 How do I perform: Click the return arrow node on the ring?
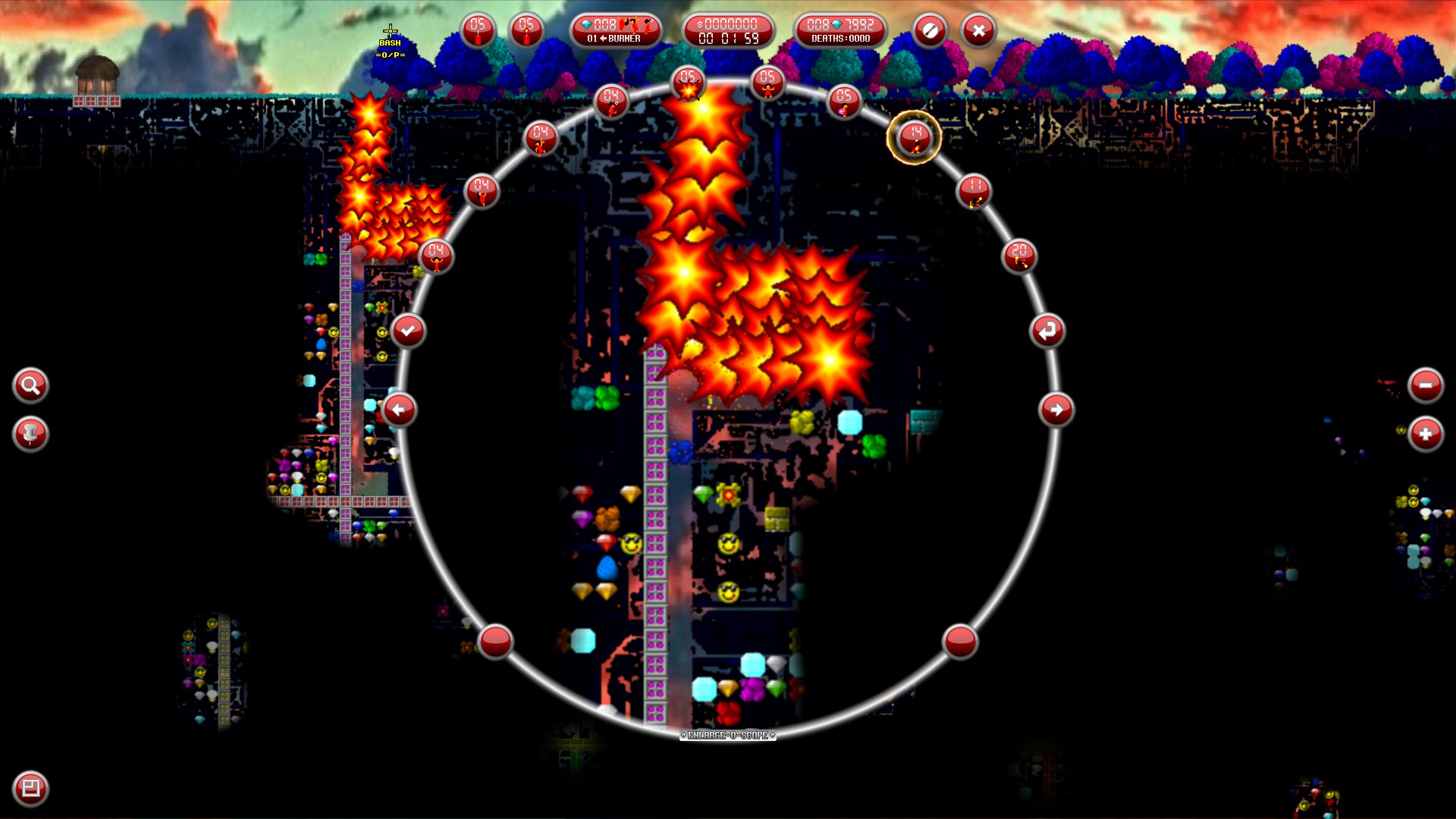pyautogui.click(x=1048, y=329)
